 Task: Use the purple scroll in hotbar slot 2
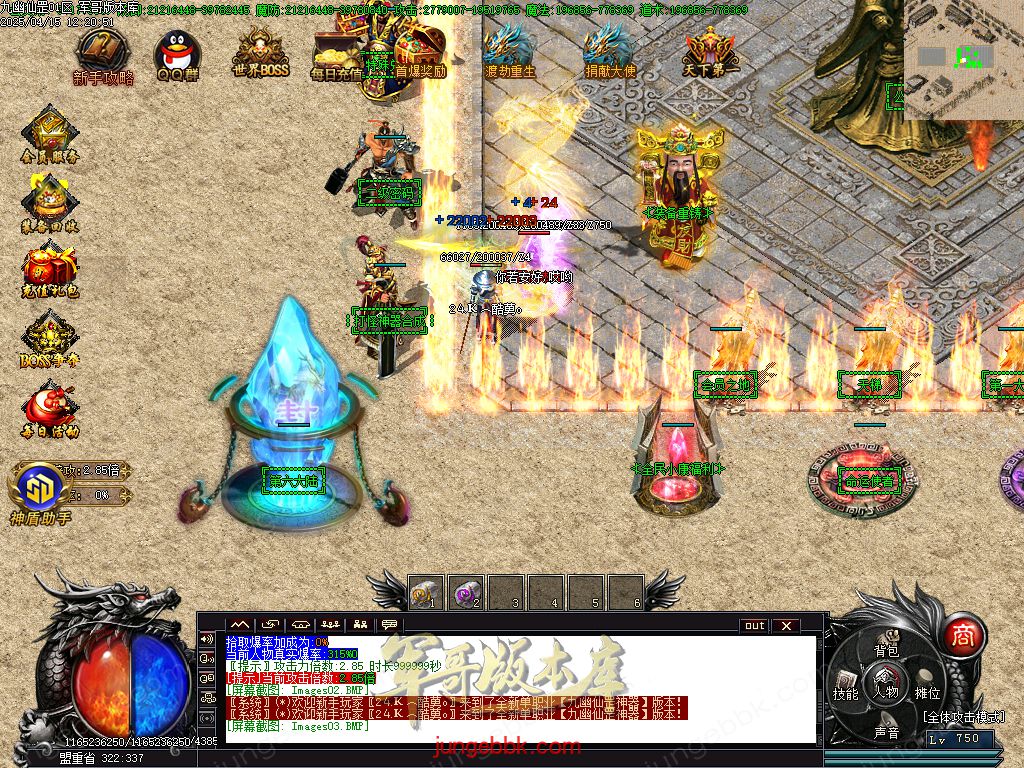[465, 593]
